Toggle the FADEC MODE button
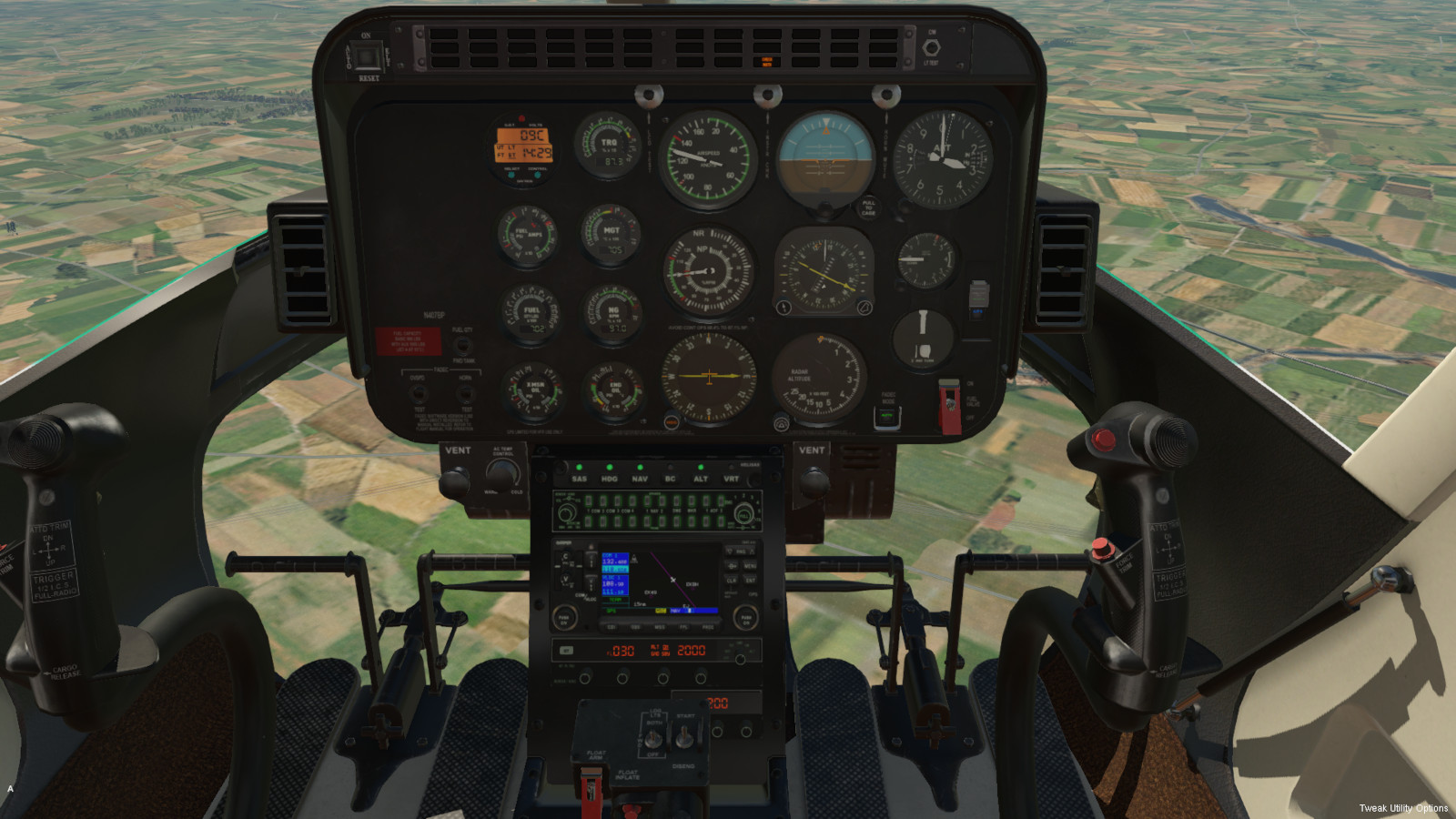Image resolution: width=1456 pixels, height=819 pixels. click(887, 417)
